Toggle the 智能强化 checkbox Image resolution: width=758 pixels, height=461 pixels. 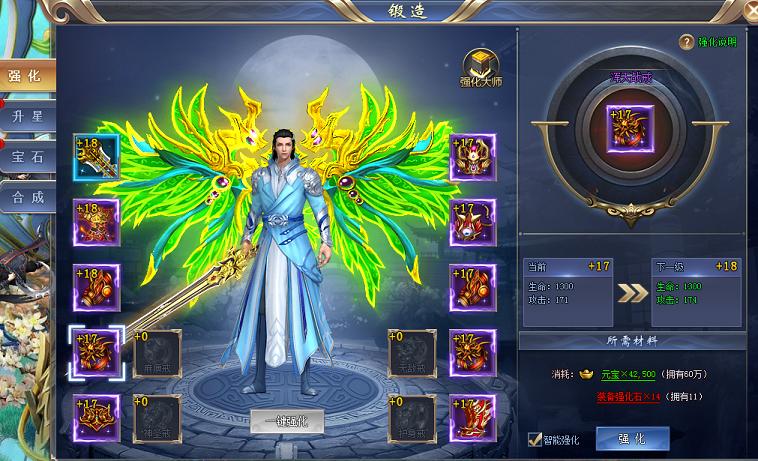click(535, 437)
